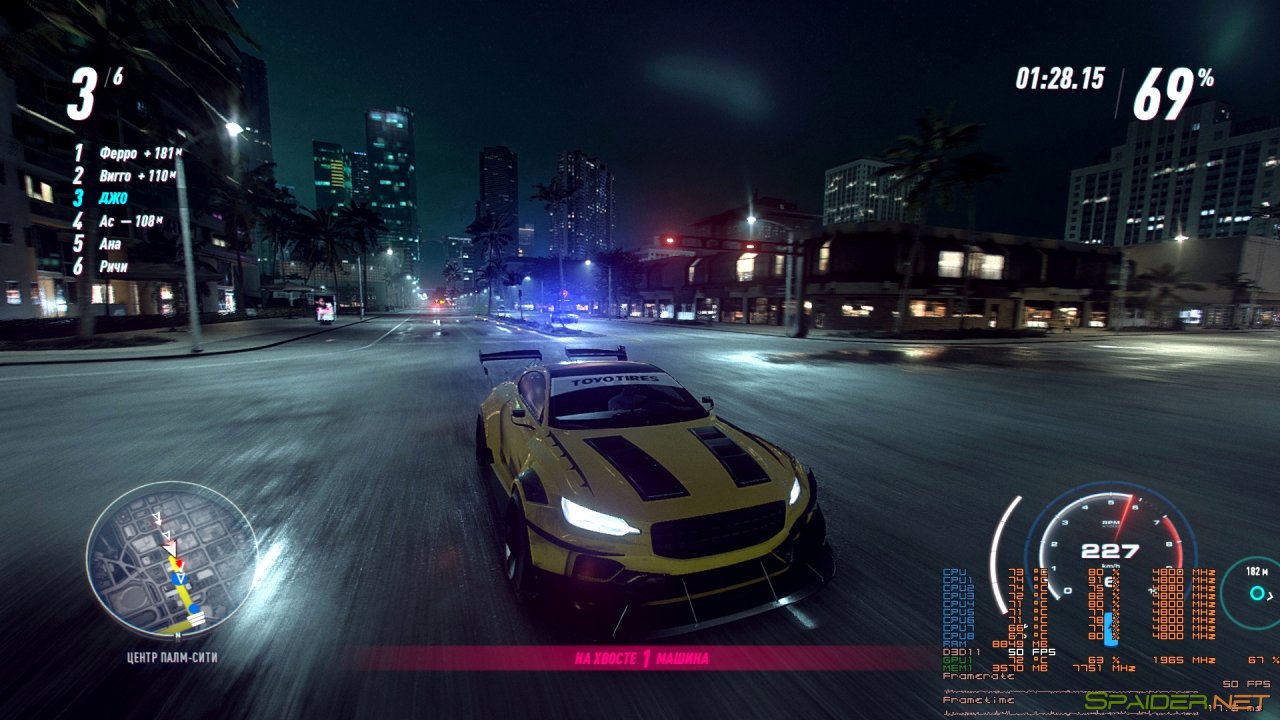Click the teal checkpoint ring icon bottom-right
The height and width of the screenshot is (720, 1280).
point(1257,594)
